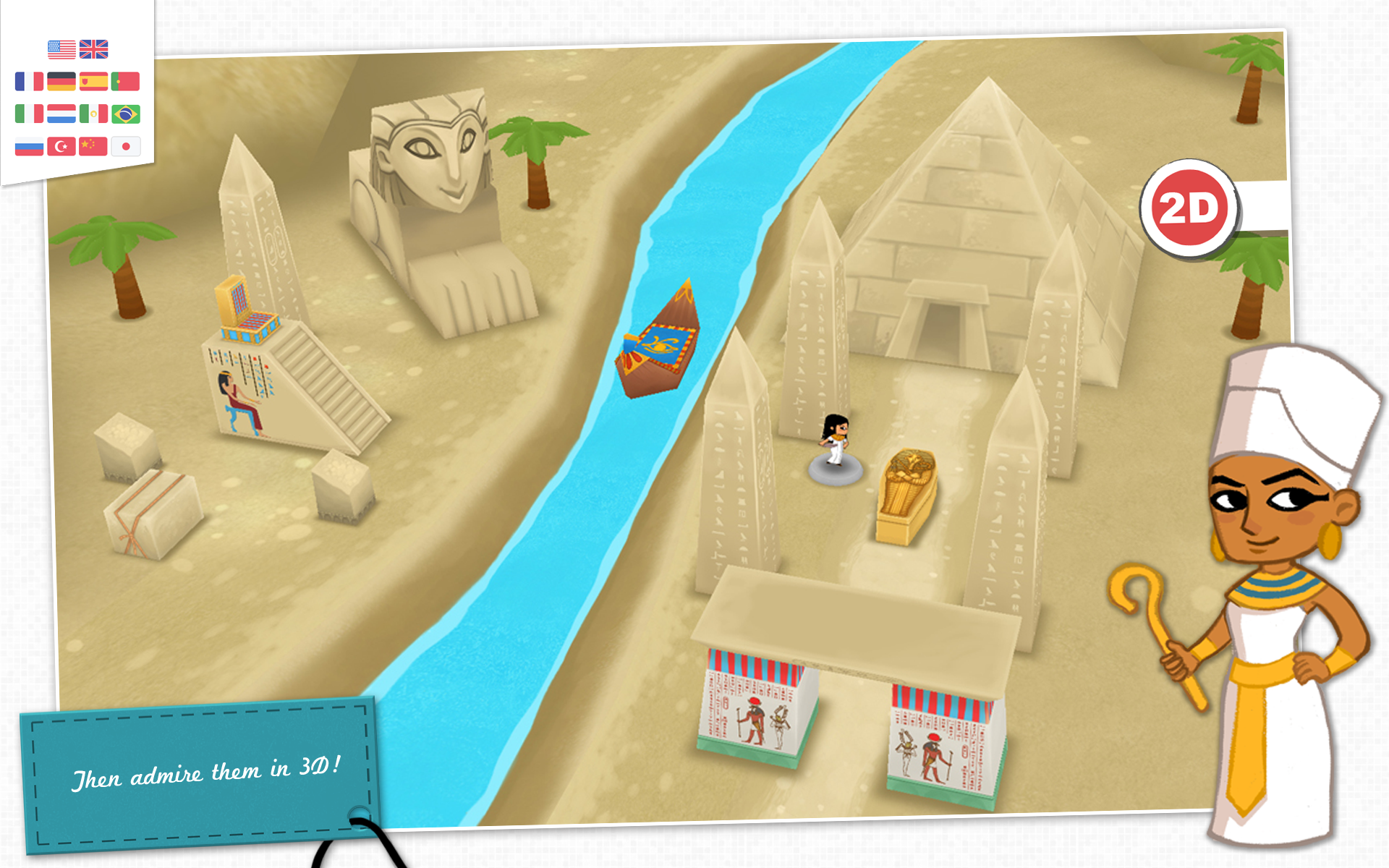Select the UK English flag

(94, 49)
